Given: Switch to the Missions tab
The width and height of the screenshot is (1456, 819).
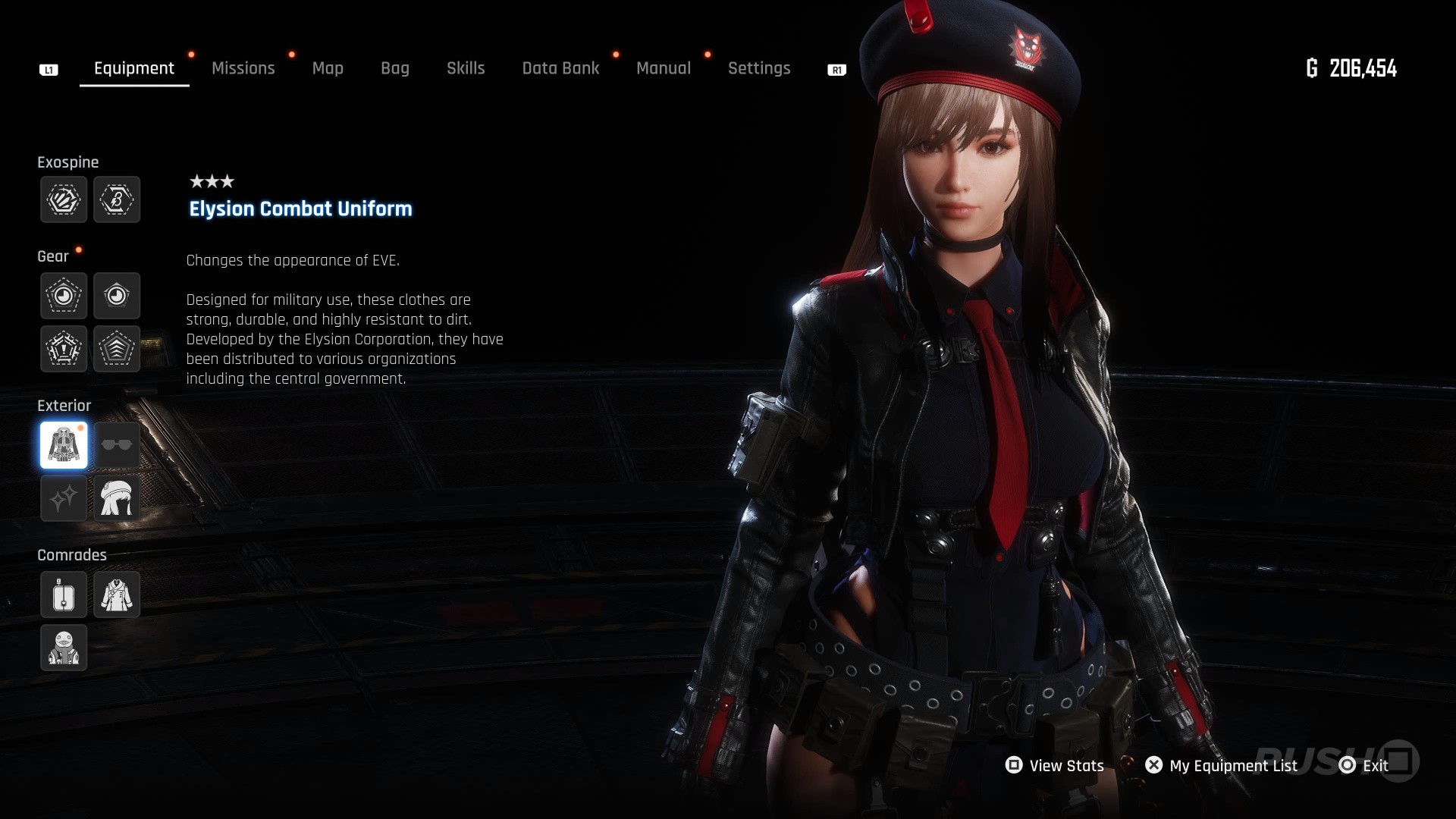Looking at the screenshot, I should tap(243, 68).
